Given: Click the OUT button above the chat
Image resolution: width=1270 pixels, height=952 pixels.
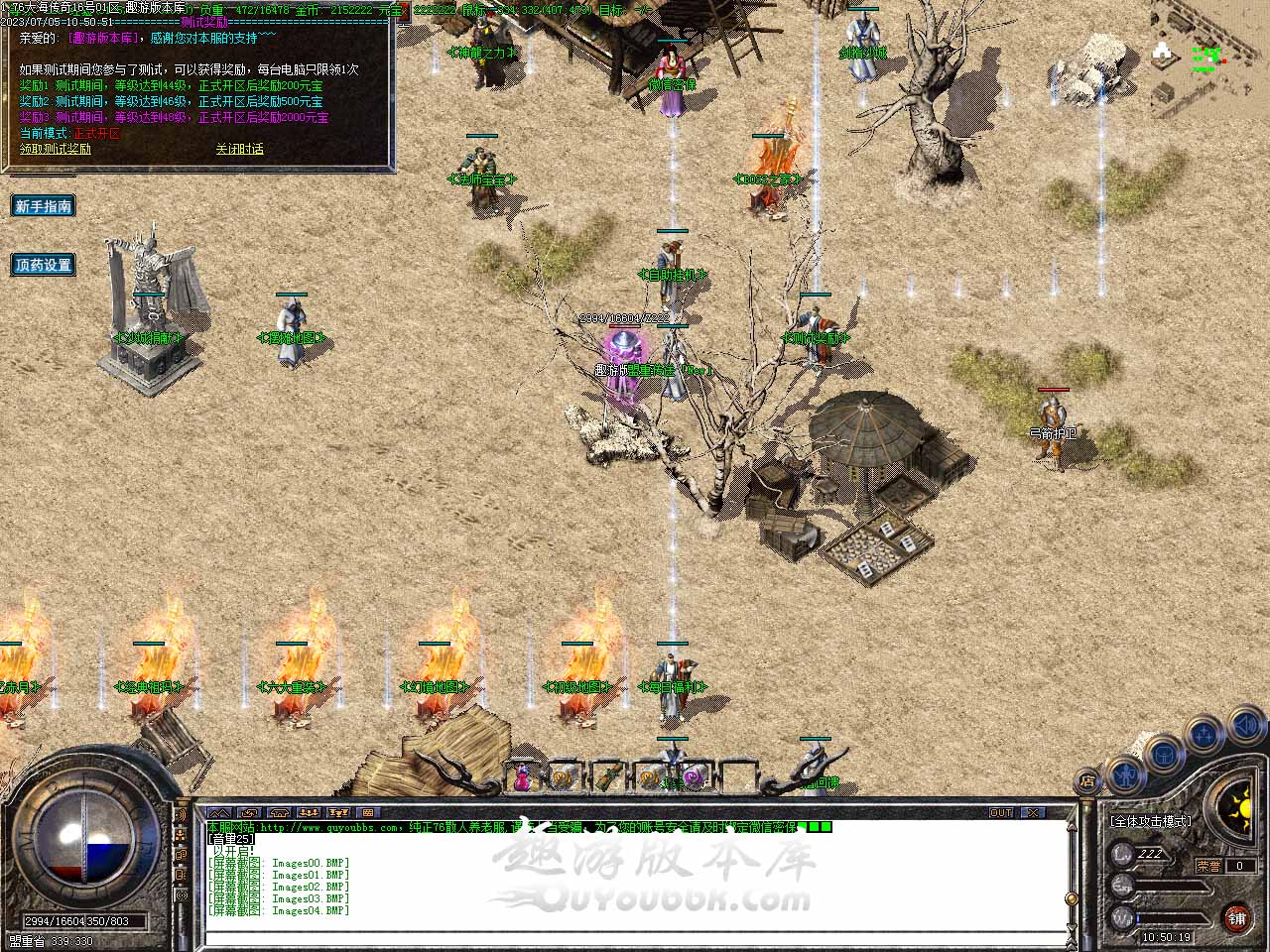Looking at the screenshot, I should [x=1001, y=813].
